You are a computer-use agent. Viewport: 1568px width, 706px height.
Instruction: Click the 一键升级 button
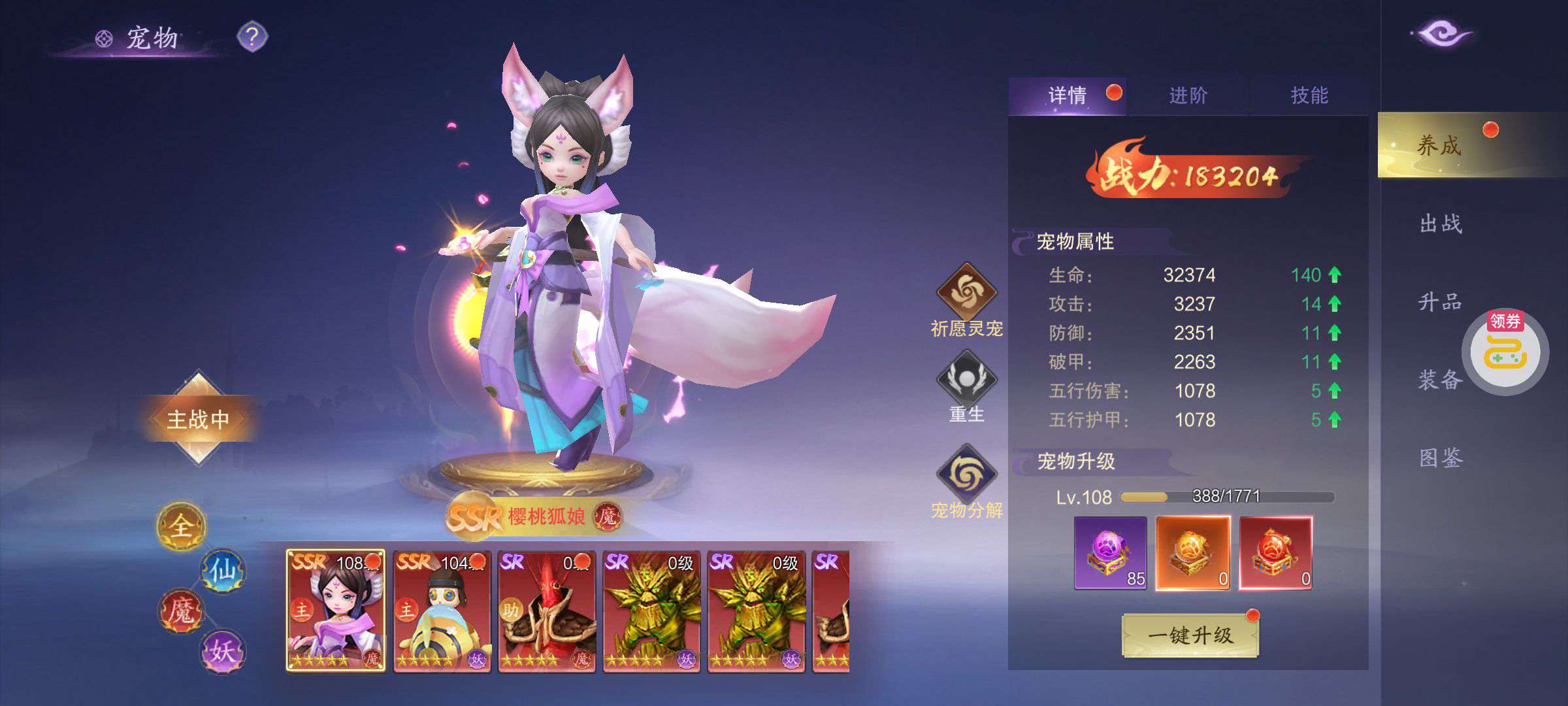[1190, 635]
